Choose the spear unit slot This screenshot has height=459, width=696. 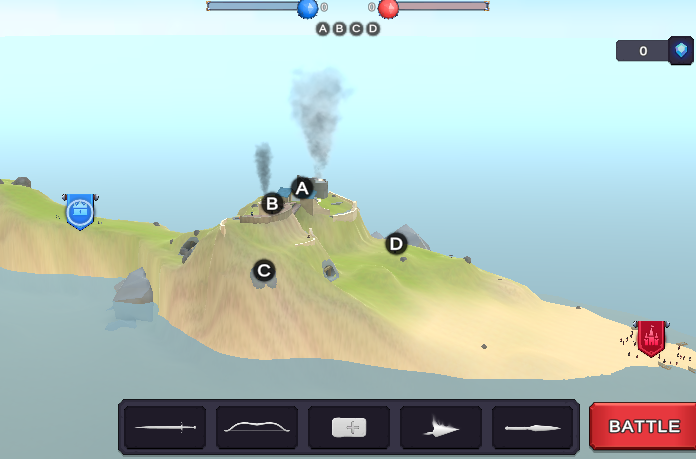click(x=533, y=427)
